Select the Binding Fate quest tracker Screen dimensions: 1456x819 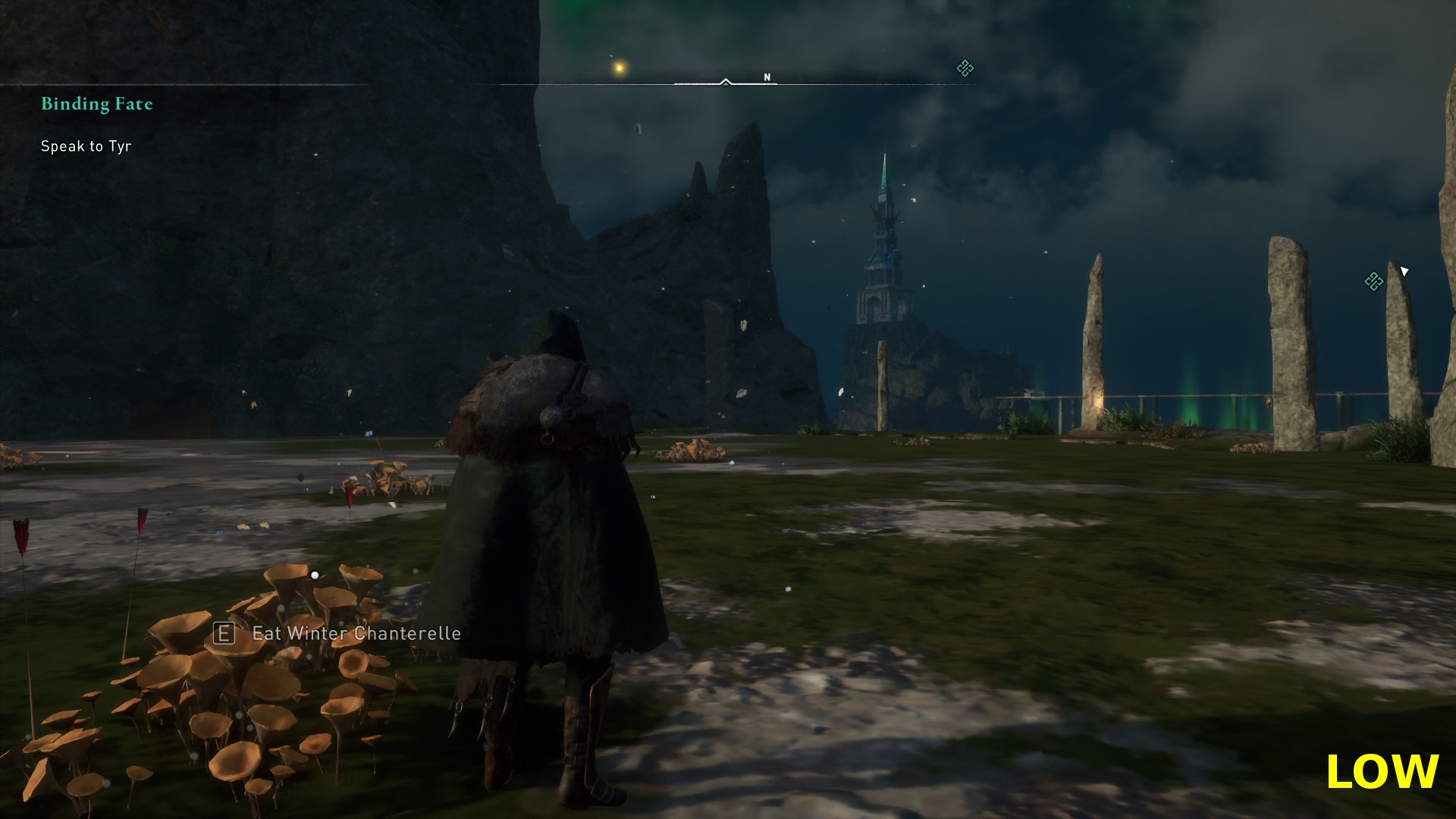(x=97, y=104)
